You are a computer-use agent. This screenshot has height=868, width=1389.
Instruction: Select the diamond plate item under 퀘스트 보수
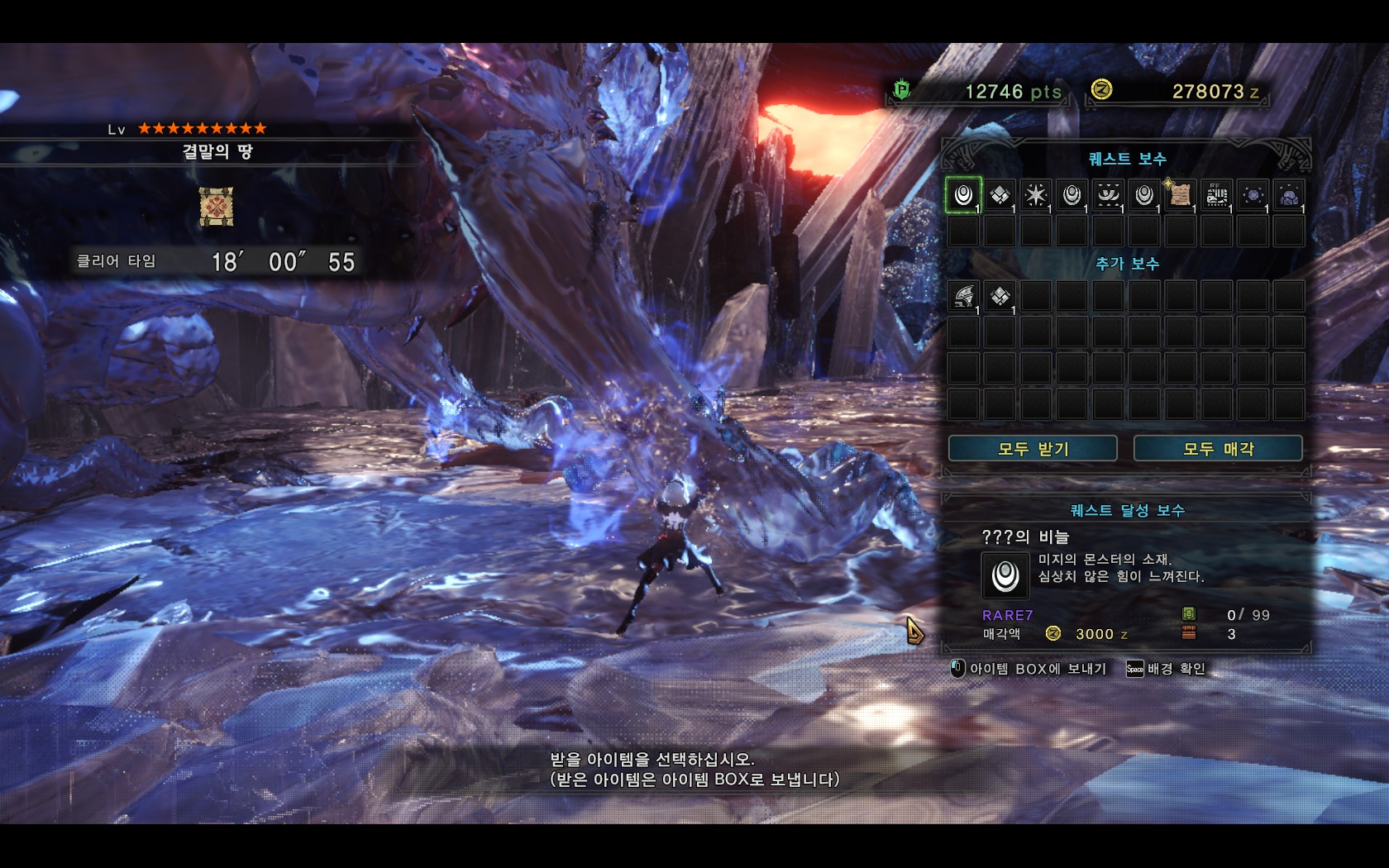point(1000,195)
